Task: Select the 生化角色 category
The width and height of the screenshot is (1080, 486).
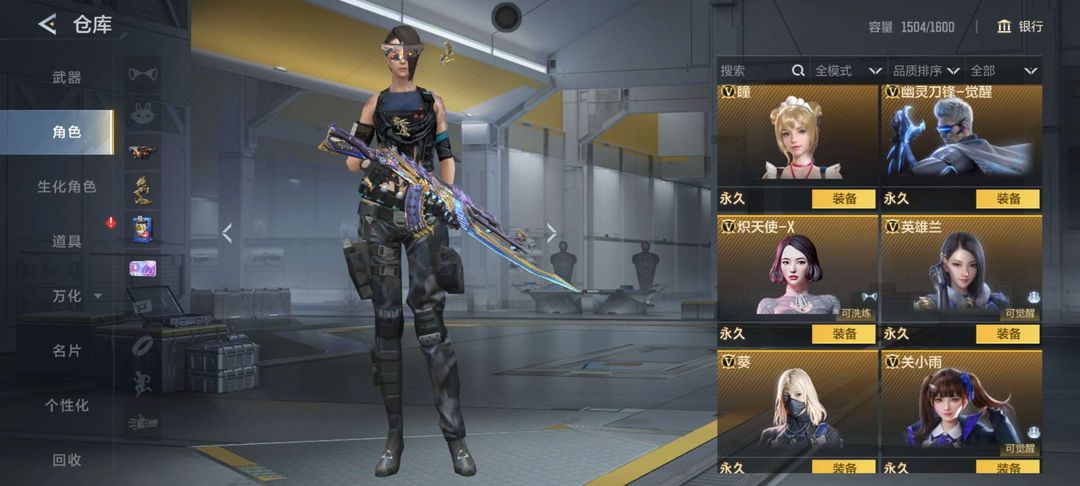Action: tap(67, 186)
